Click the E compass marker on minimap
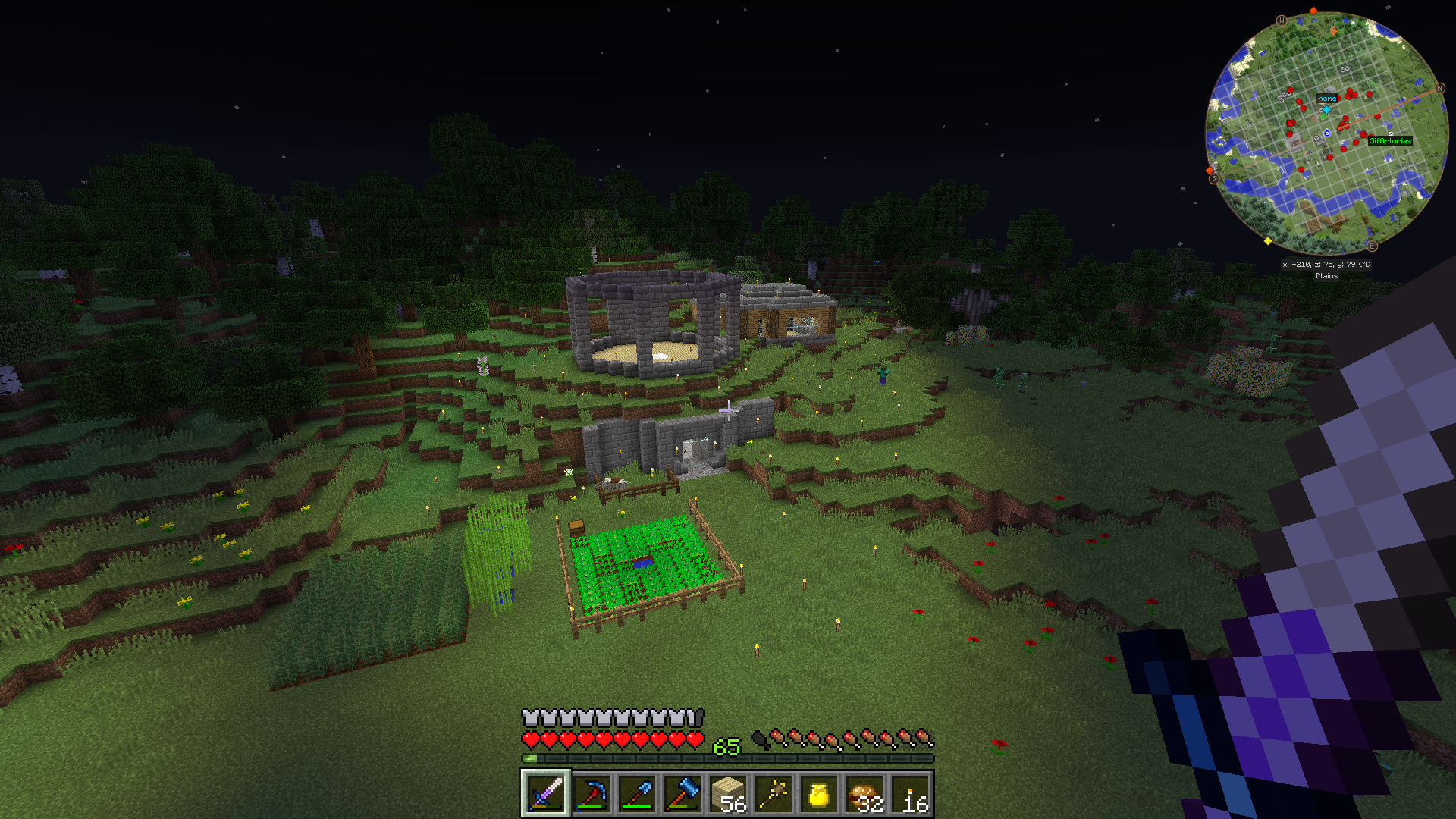1456x819 pixels. pos(1372,246)
